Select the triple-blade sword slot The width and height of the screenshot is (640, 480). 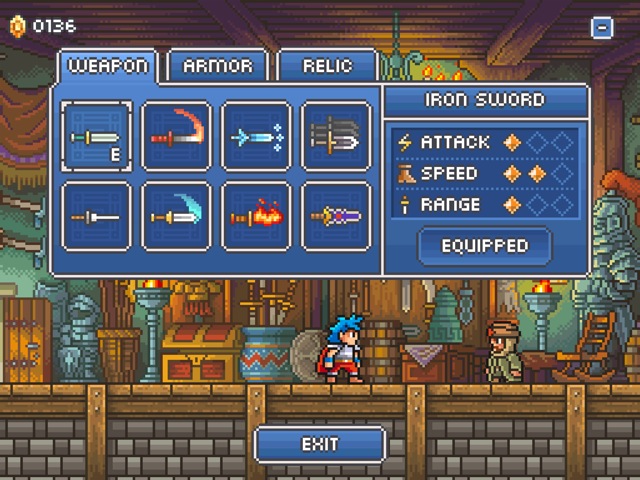tap(336, 136)
